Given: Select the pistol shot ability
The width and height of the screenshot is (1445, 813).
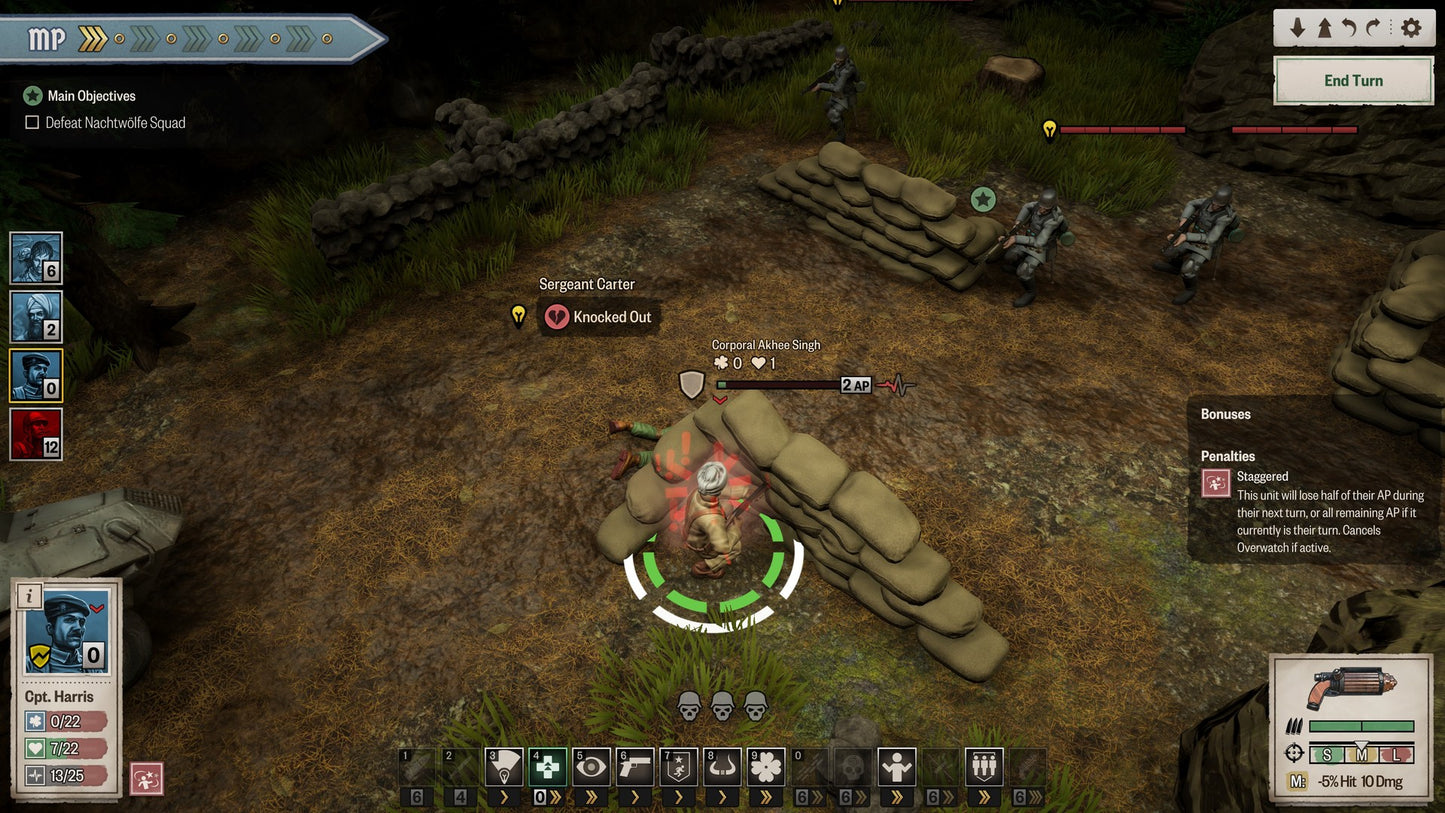Looking at the screenshot, I should pos(637,767).
